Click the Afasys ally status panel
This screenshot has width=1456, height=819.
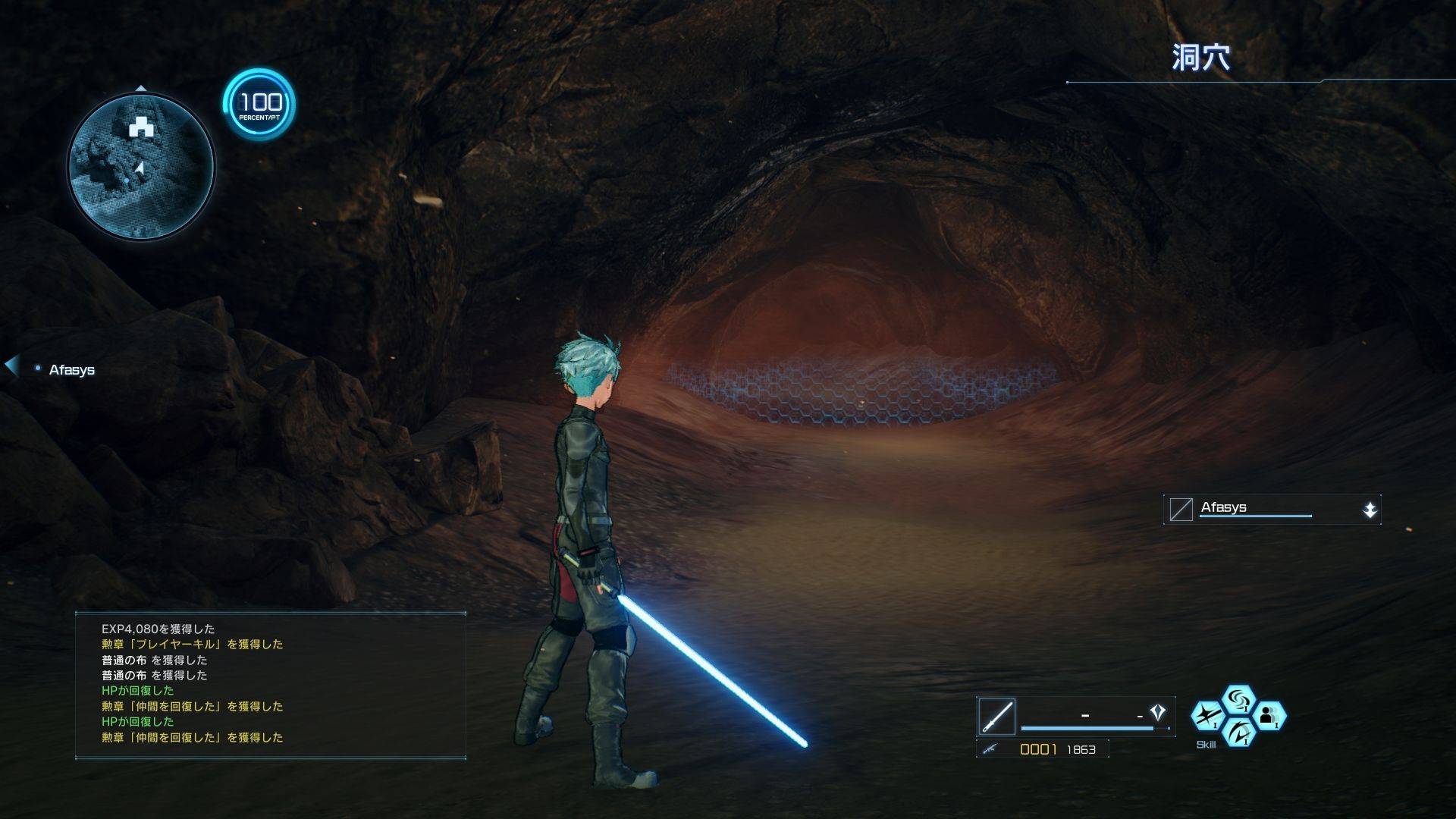click(1272, 510)
